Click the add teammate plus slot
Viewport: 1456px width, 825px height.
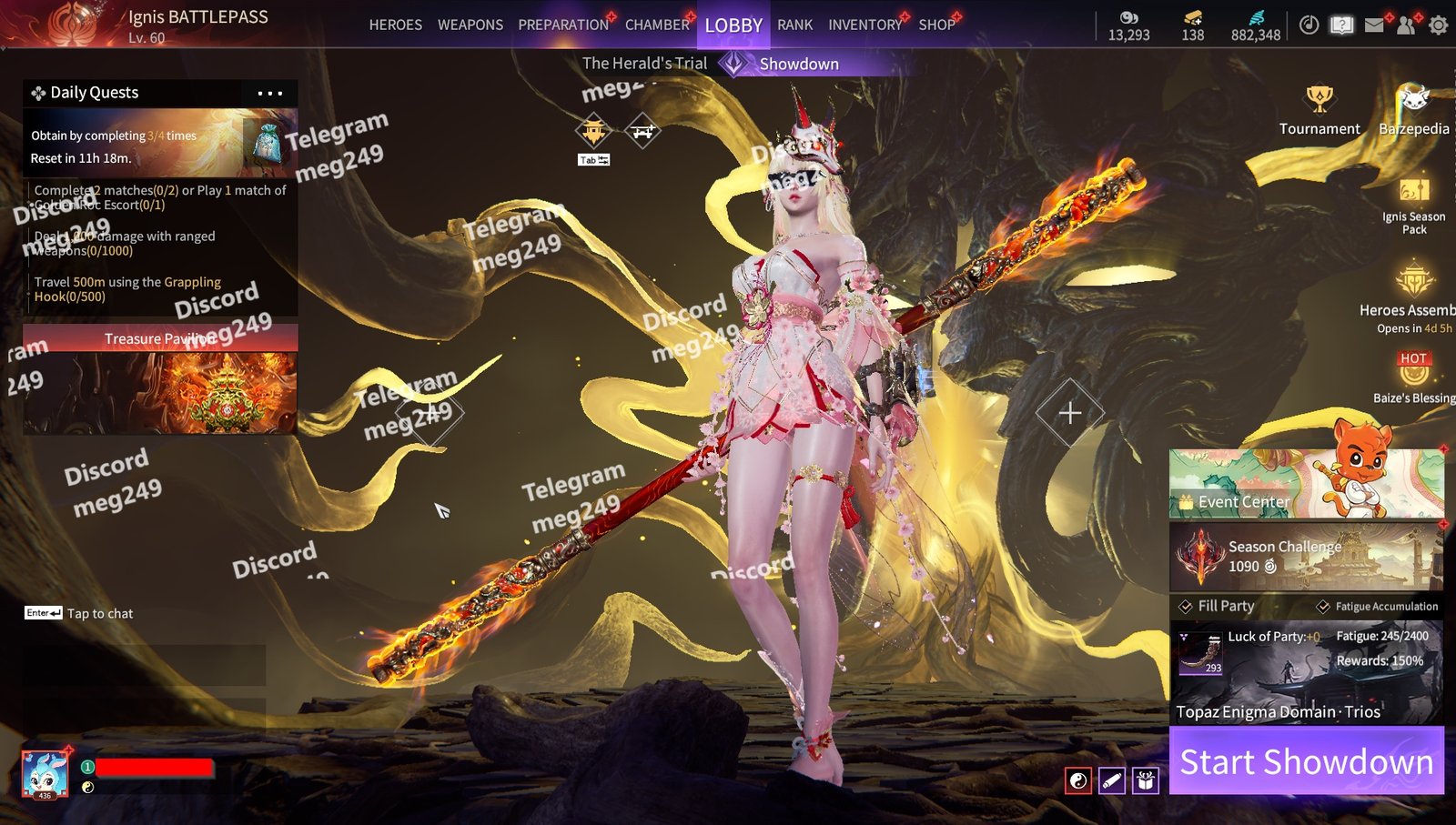(x=1070, y=413)
